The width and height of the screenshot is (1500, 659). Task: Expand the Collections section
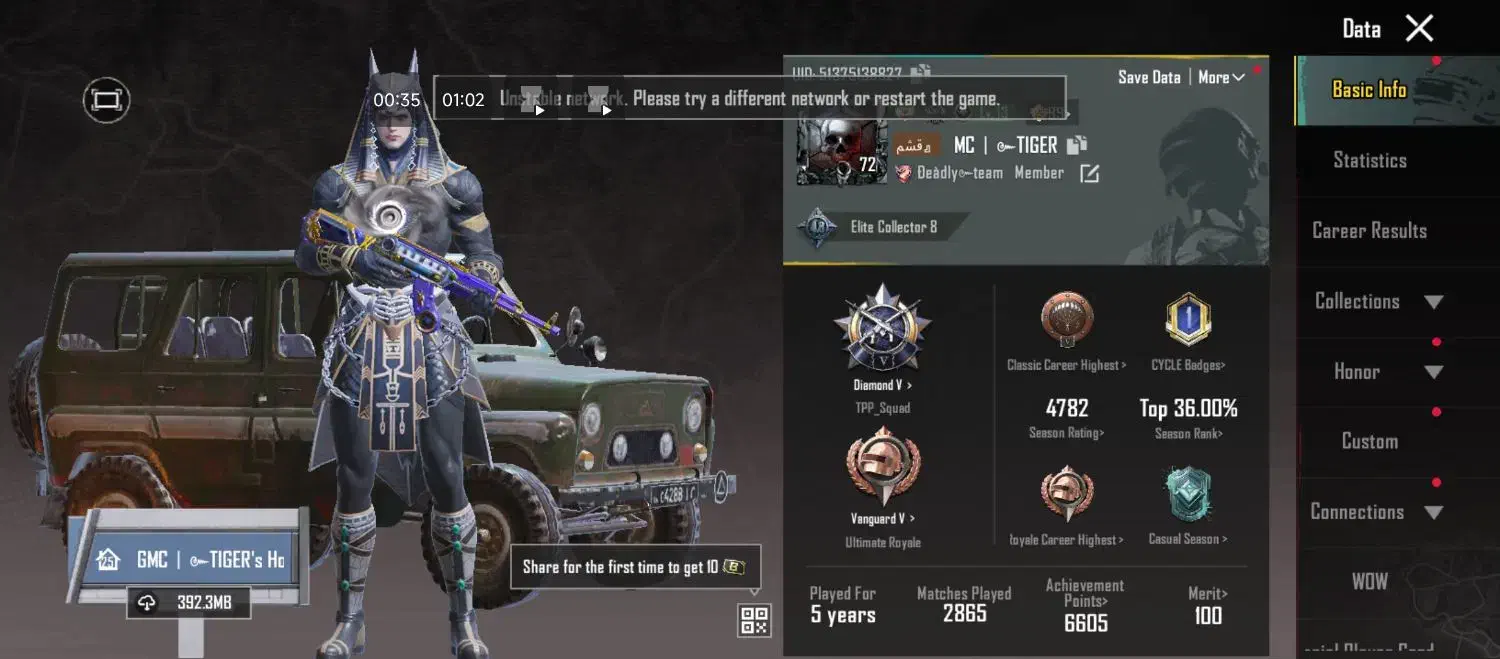[x=1378, y=301]
